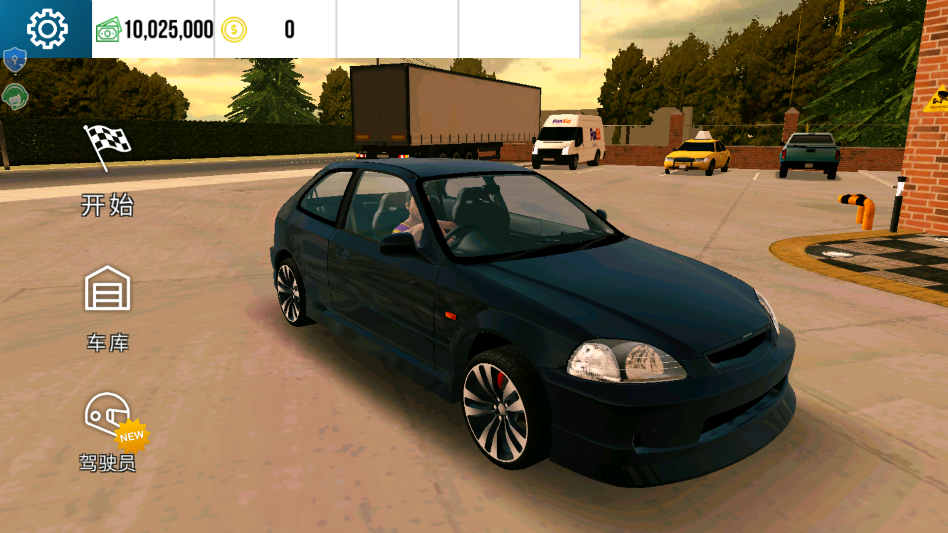Open the gear settings menu
948x533 pixels.
[46, 29]
